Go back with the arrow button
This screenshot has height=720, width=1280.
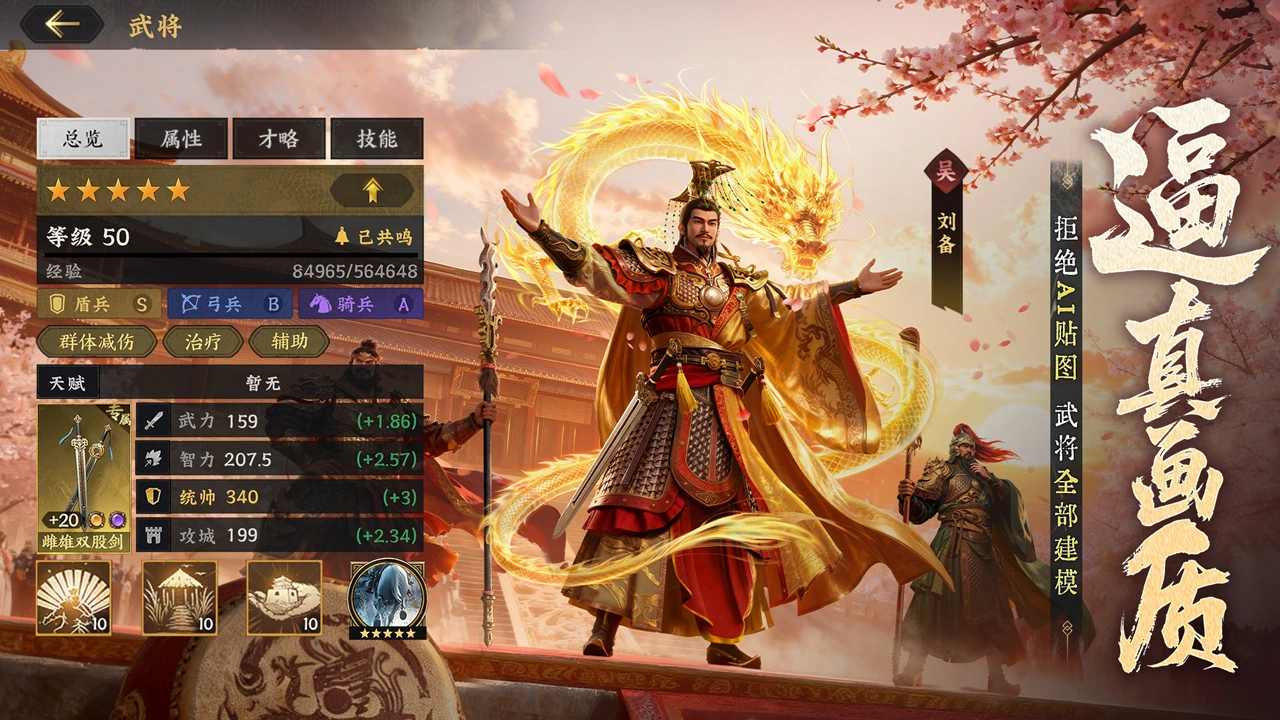pos(62,24)
